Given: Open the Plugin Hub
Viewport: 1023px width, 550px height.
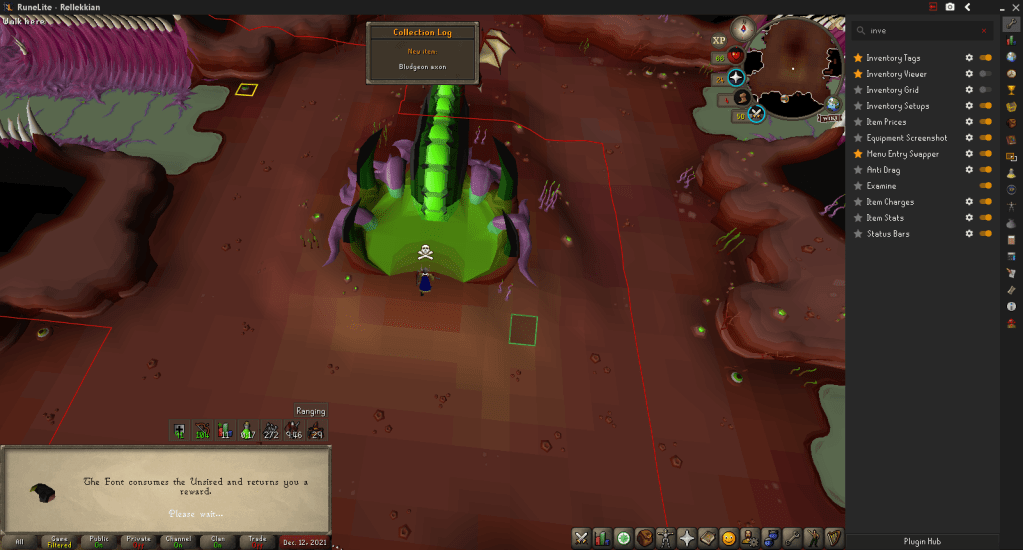Looking at the screenshot, I should pyautogui.click(x=920, y=541).
